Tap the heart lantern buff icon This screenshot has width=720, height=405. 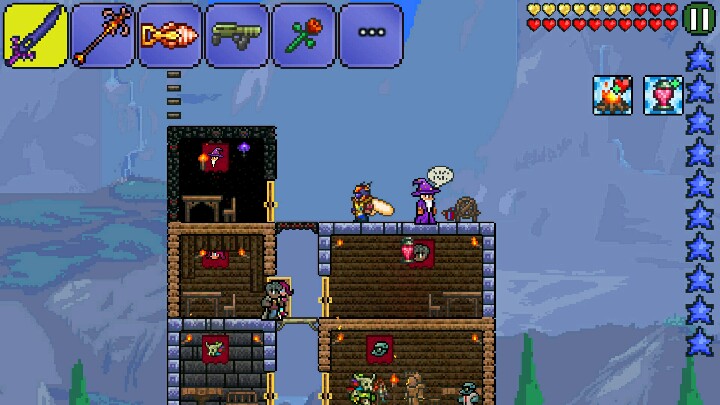[x=661, y=95]
